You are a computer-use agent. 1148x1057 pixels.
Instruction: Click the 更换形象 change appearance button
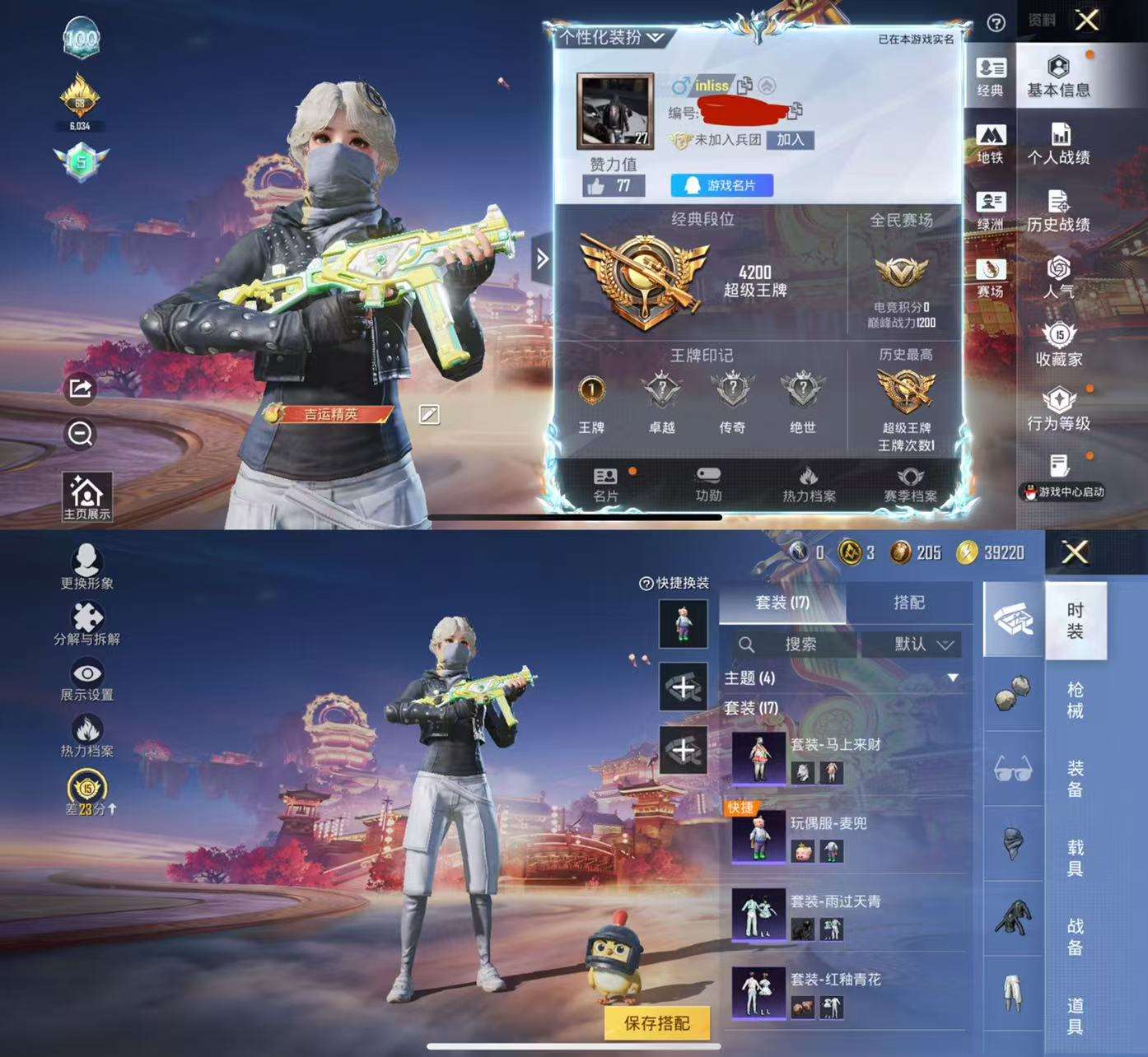coord(86,567)
